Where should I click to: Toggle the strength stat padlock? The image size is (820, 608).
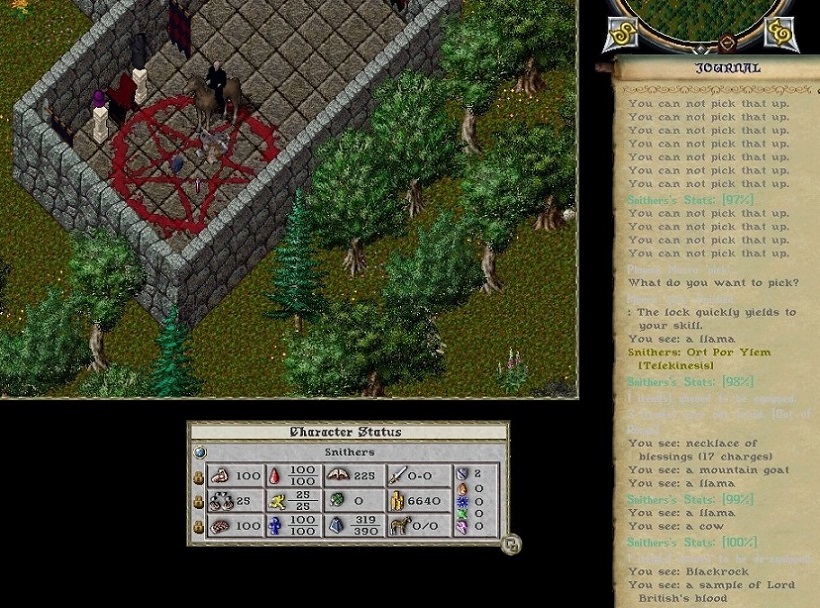coord(198,476)
